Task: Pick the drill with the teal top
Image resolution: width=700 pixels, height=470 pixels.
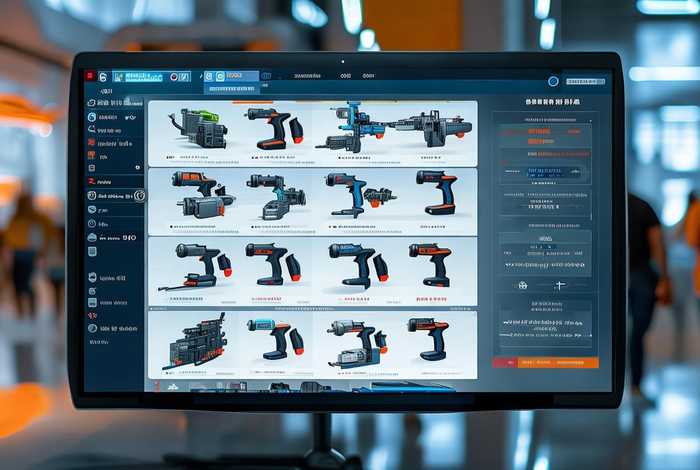Action: (x=274, y=338)
